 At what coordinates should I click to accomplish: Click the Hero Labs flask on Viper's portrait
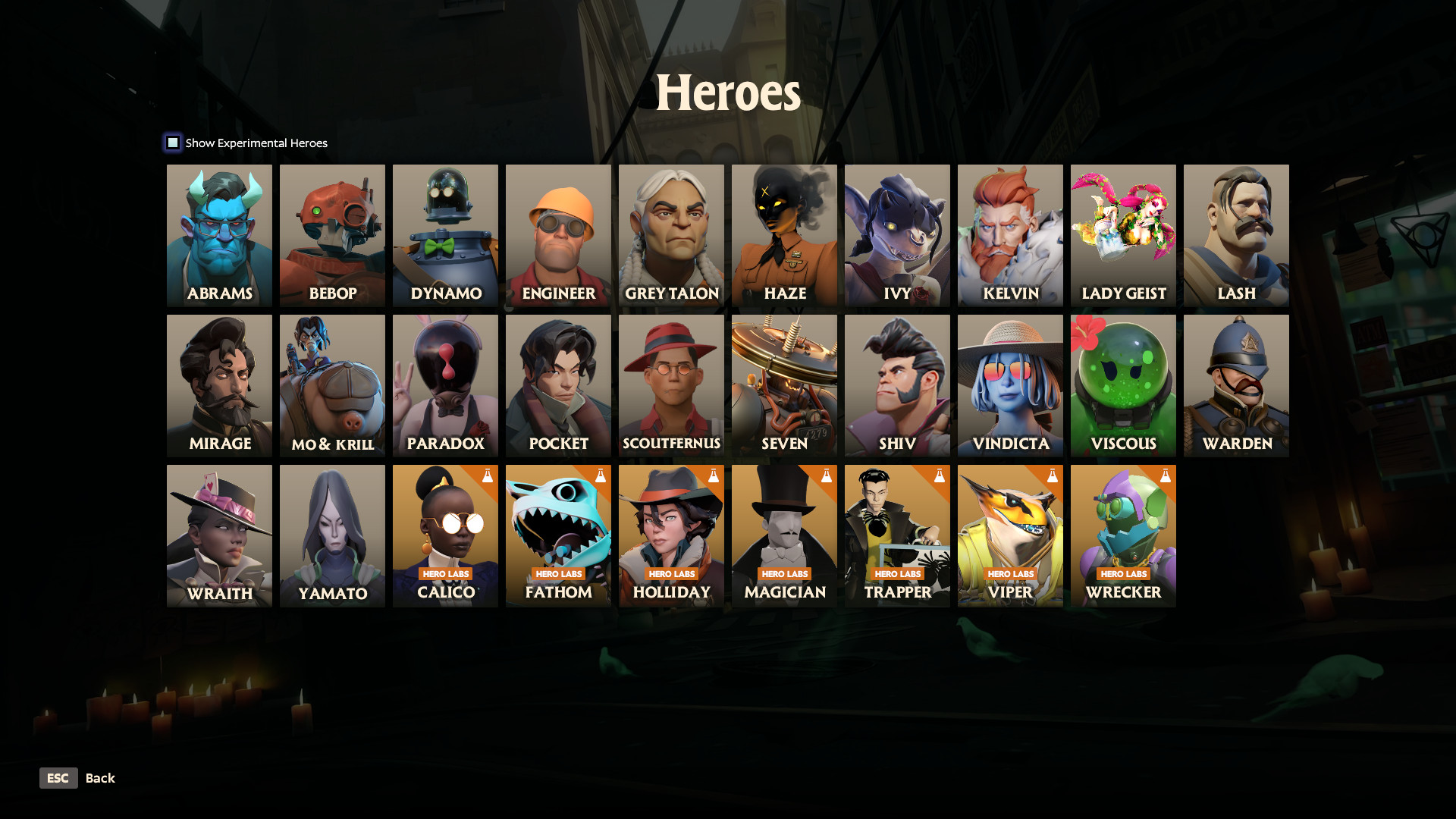pyautogui.click(x=1051, y=477)
